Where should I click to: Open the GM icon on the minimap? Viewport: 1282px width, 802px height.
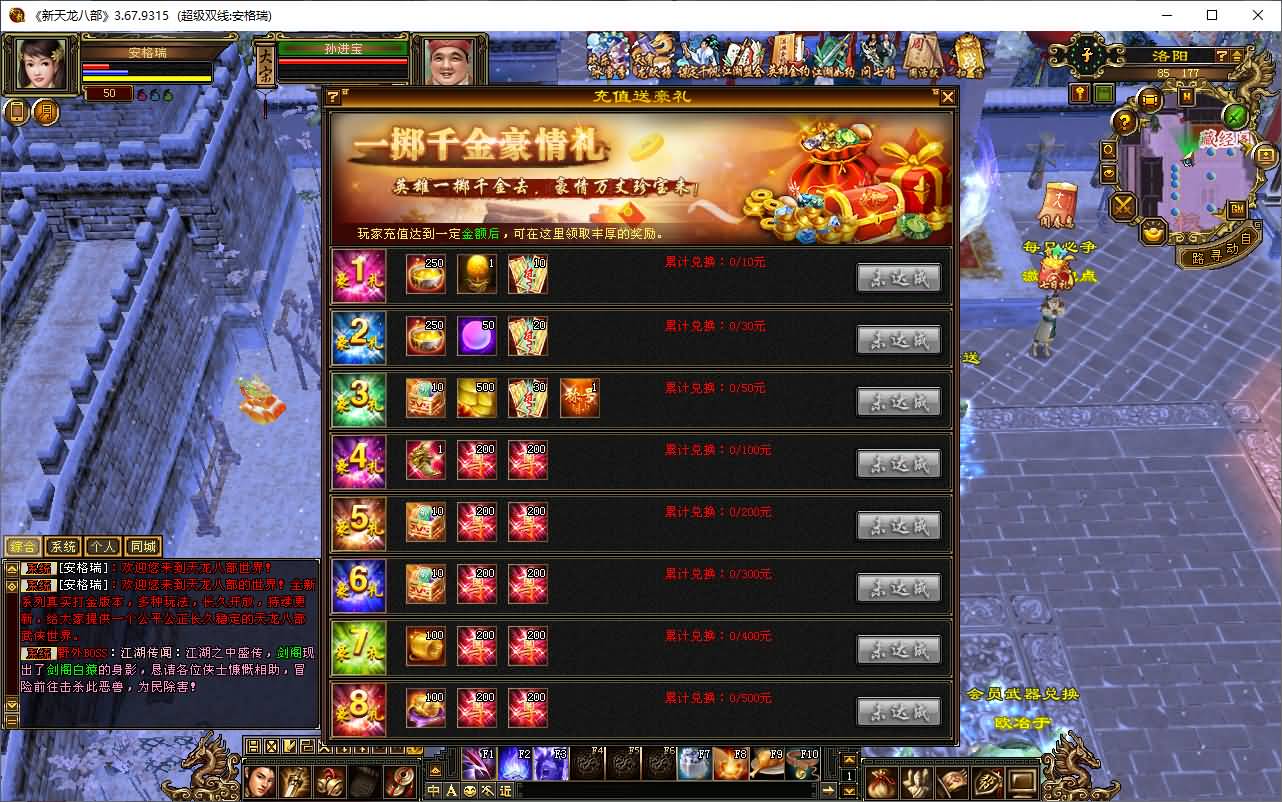click(x=1235, y=209)
